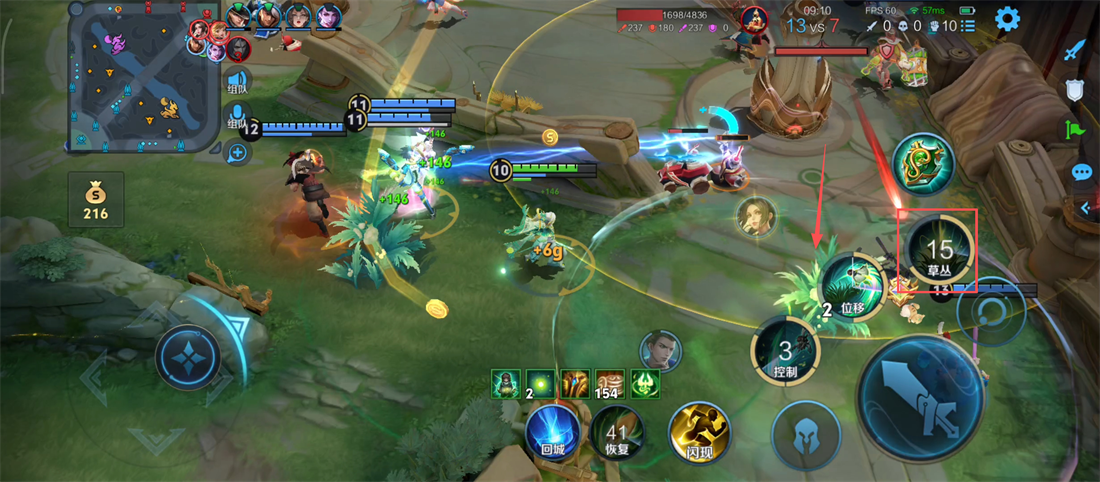Open the settings gear

click(x=1007, y=19)
